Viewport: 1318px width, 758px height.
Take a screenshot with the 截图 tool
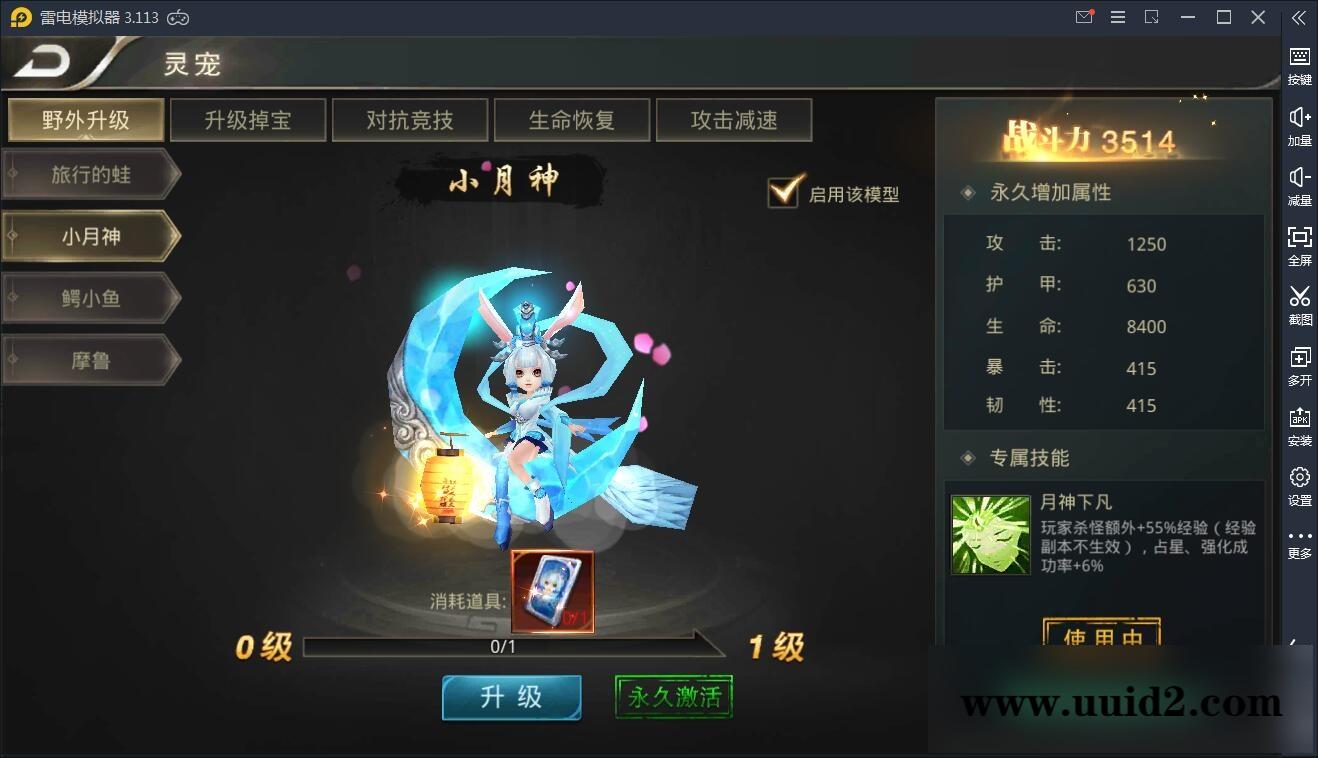tap(1298, 305)
